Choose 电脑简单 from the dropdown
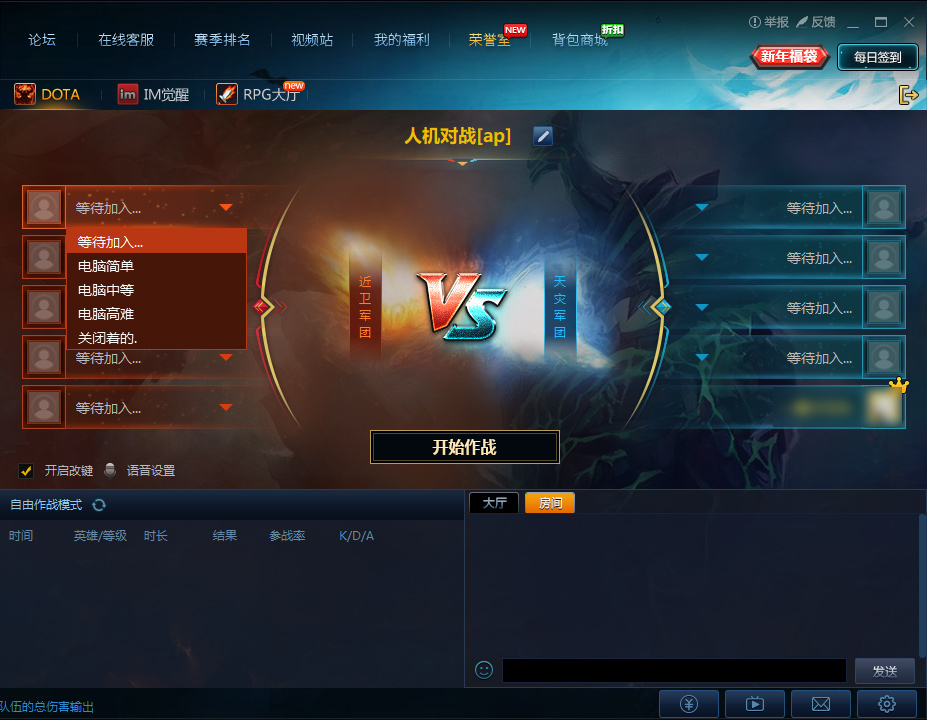927x720 pixels. coord(106,266)
